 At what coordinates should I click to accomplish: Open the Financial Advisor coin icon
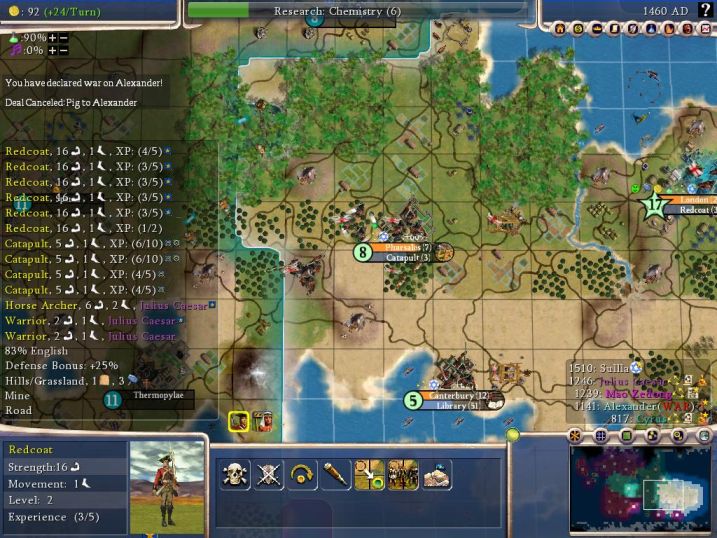point(578,29)
